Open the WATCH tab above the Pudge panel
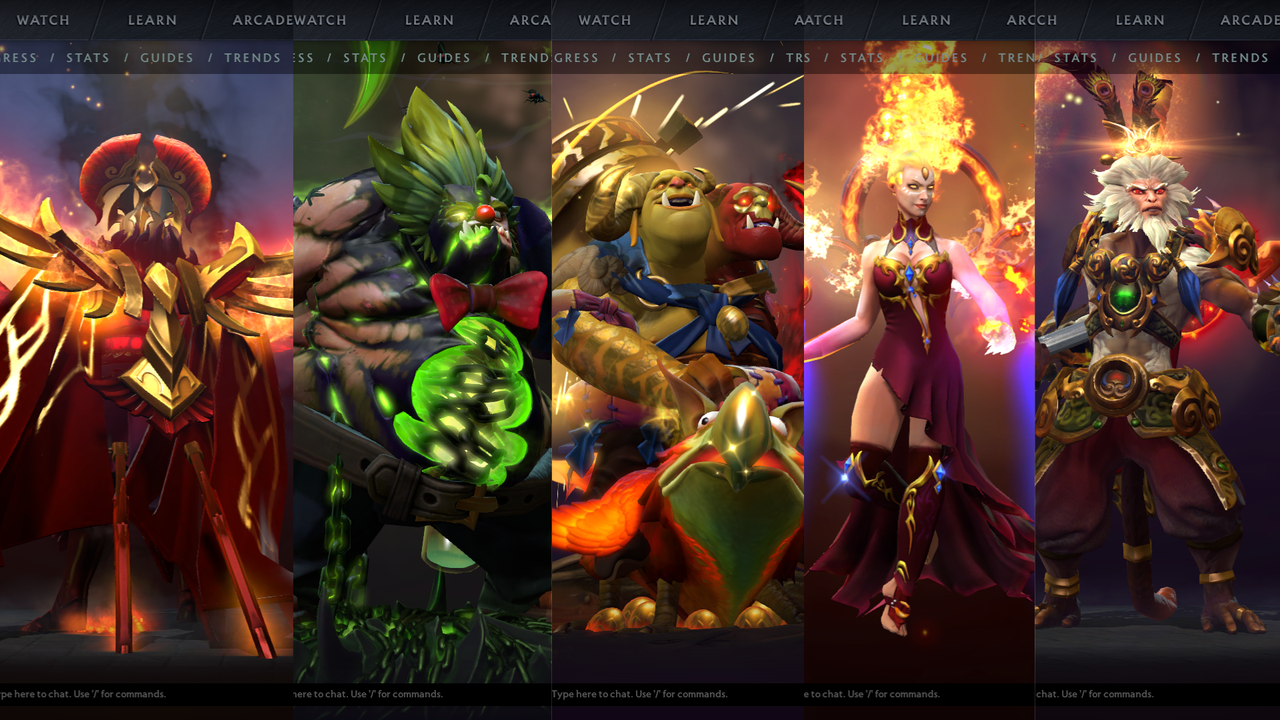Image resolution: width=1280 pixels, height=720 pixels. [320, 20]
